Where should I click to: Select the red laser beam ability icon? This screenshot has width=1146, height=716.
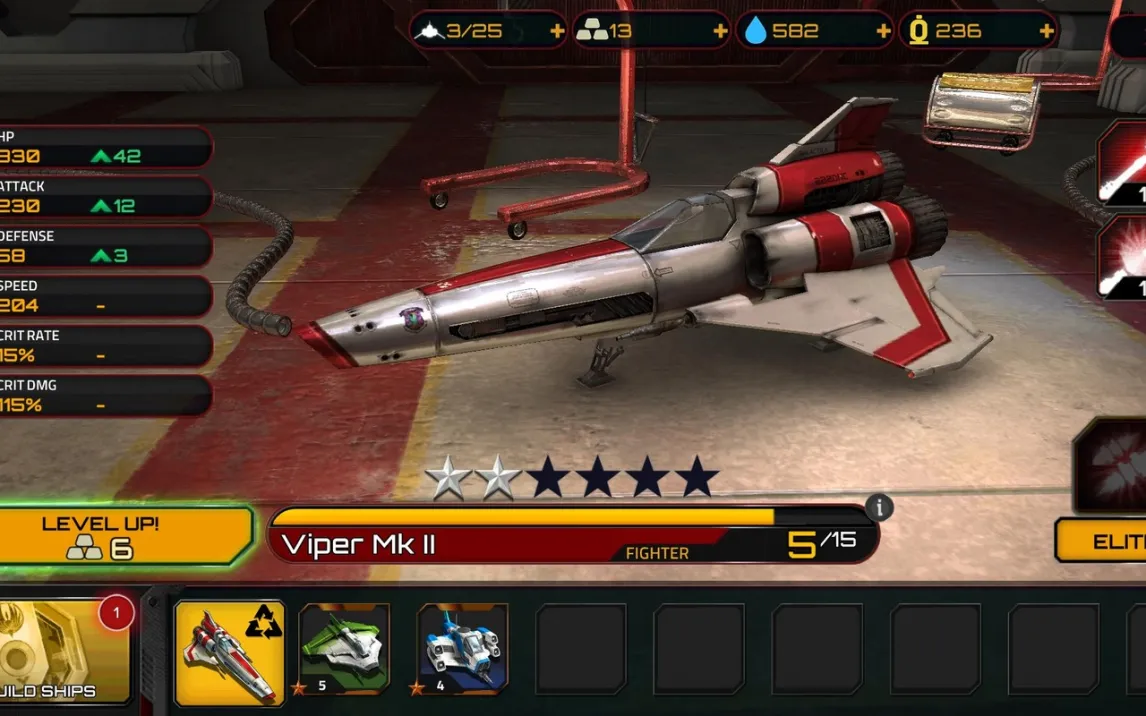(1122, 164)
